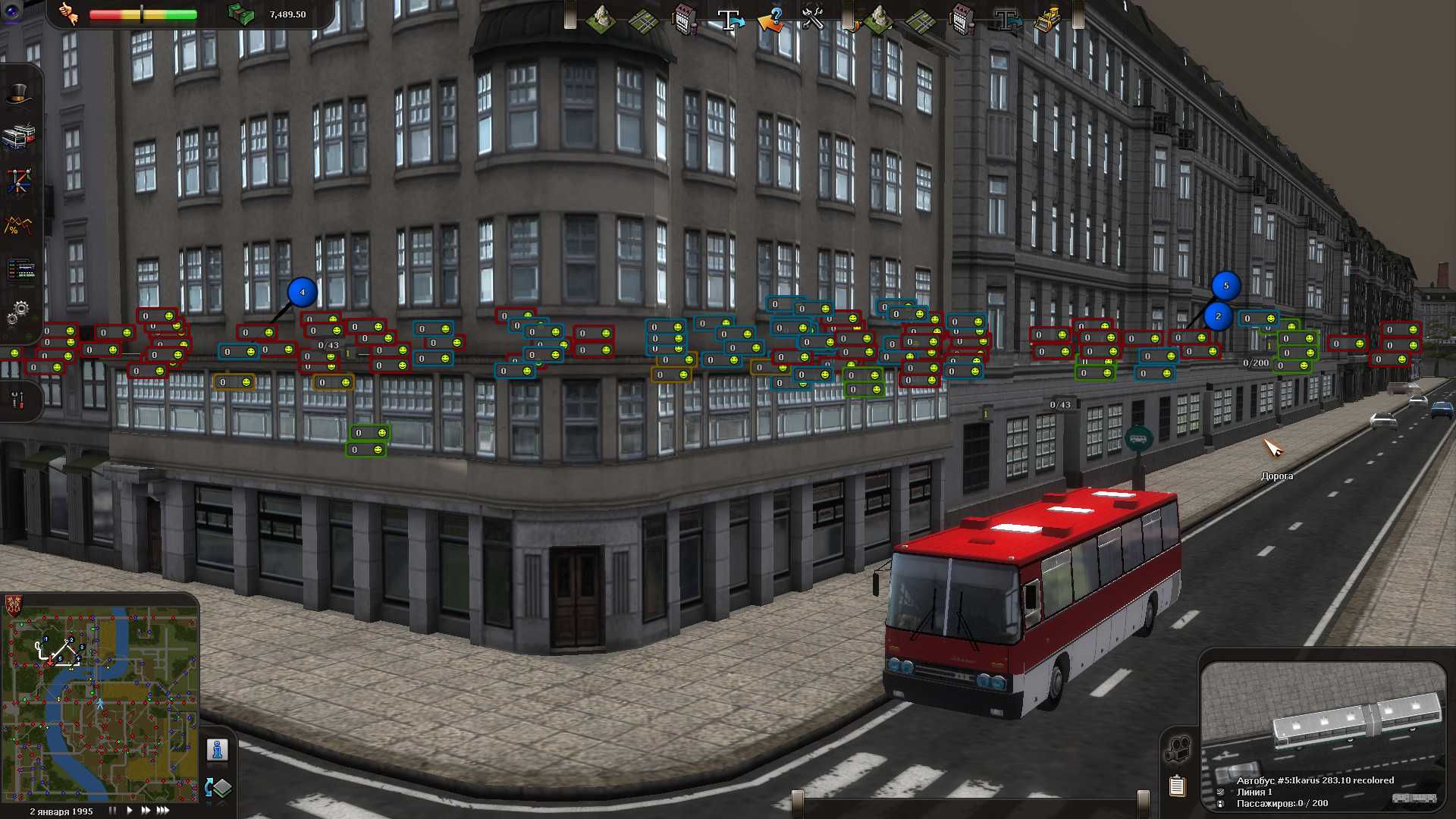Open the transit lines network tool
1456x819 pixels.
click(x=18, y=180)
